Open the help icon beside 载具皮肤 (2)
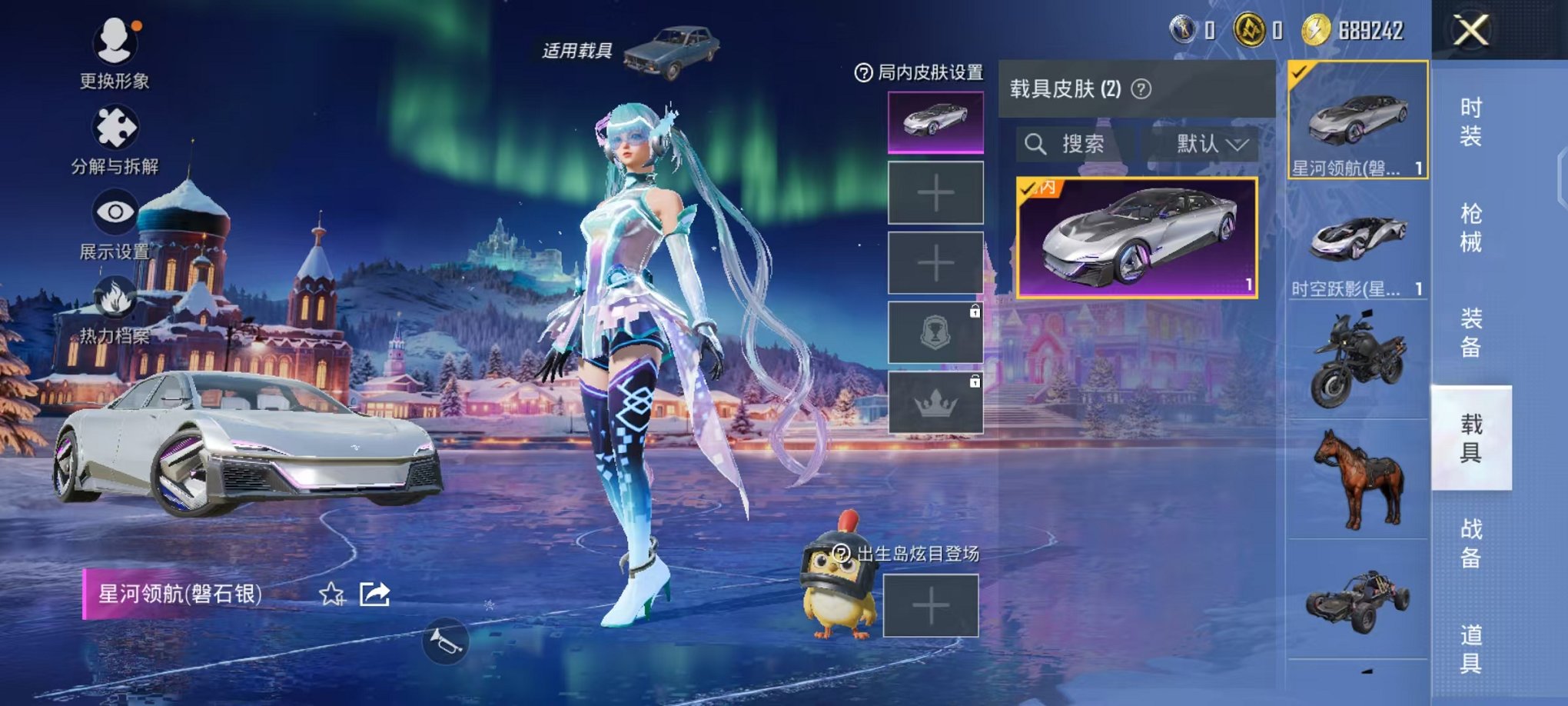This screenshot has width=1568, height=706. [x=1141, y=88]
